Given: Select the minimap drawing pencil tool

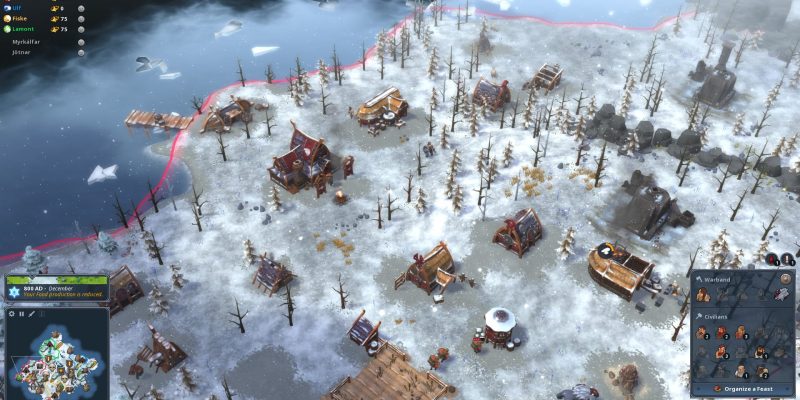Looking at the screenshot, I should (31, 314).
